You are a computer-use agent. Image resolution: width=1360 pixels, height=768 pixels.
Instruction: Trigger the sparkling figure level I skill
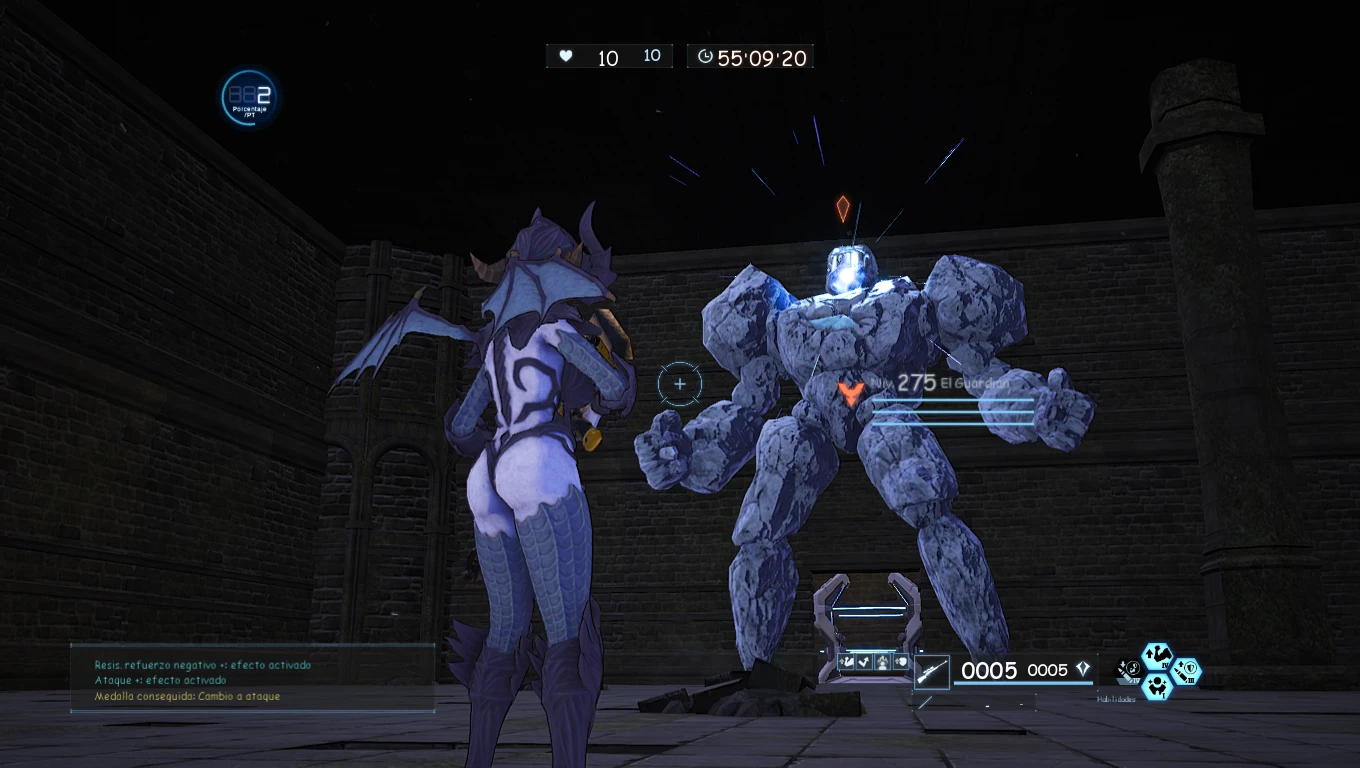(x=1158, y=686)
